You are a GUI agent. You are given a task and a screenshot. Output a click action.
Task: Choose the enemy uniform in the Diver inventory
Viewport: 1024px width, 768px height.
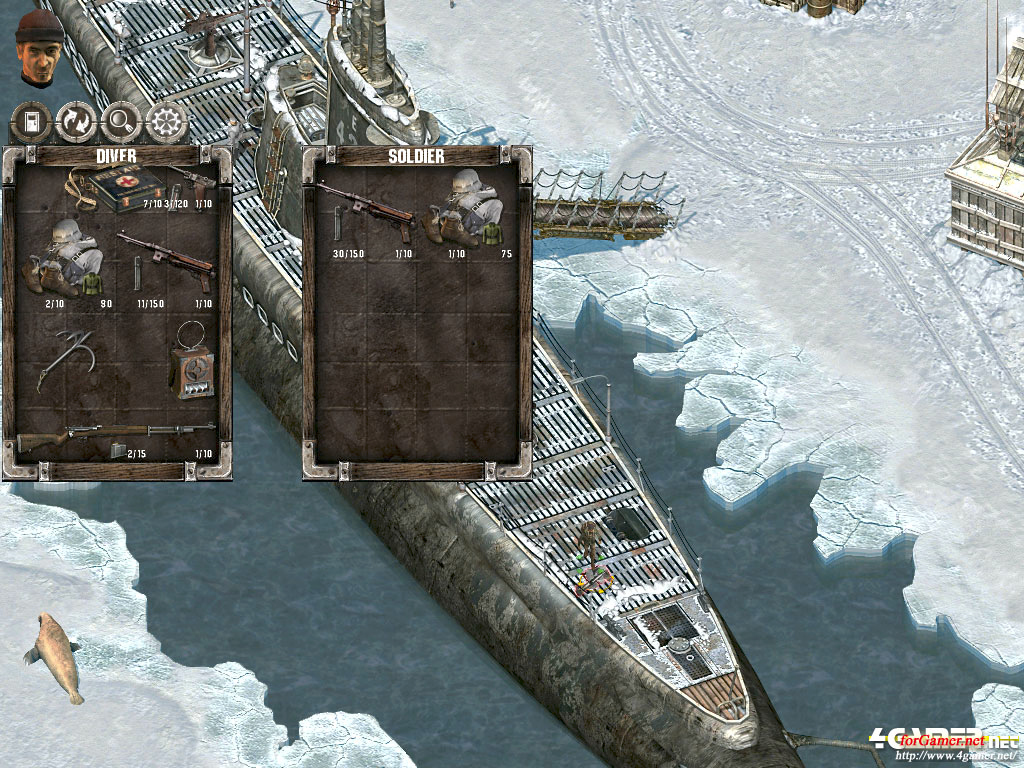[x=66, y=262]
